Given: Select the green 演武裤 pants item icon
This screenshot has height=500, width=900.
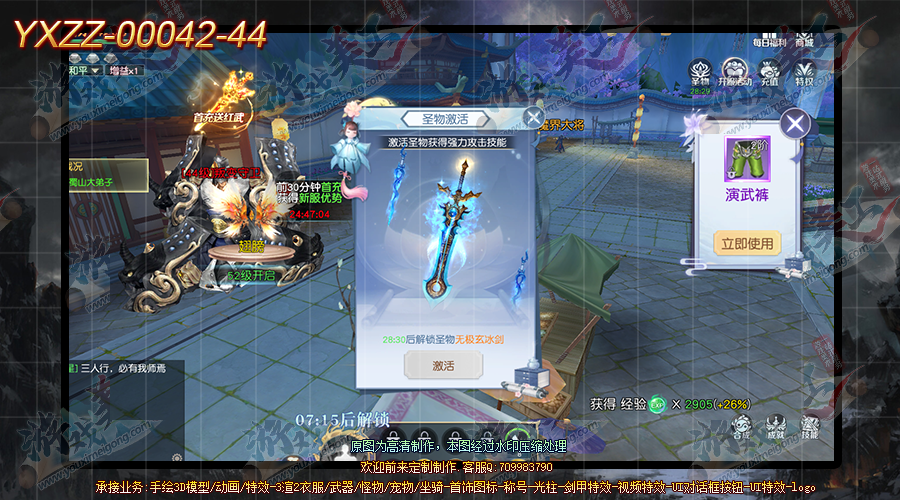Looking at the screenshot, I should [747, 159].
